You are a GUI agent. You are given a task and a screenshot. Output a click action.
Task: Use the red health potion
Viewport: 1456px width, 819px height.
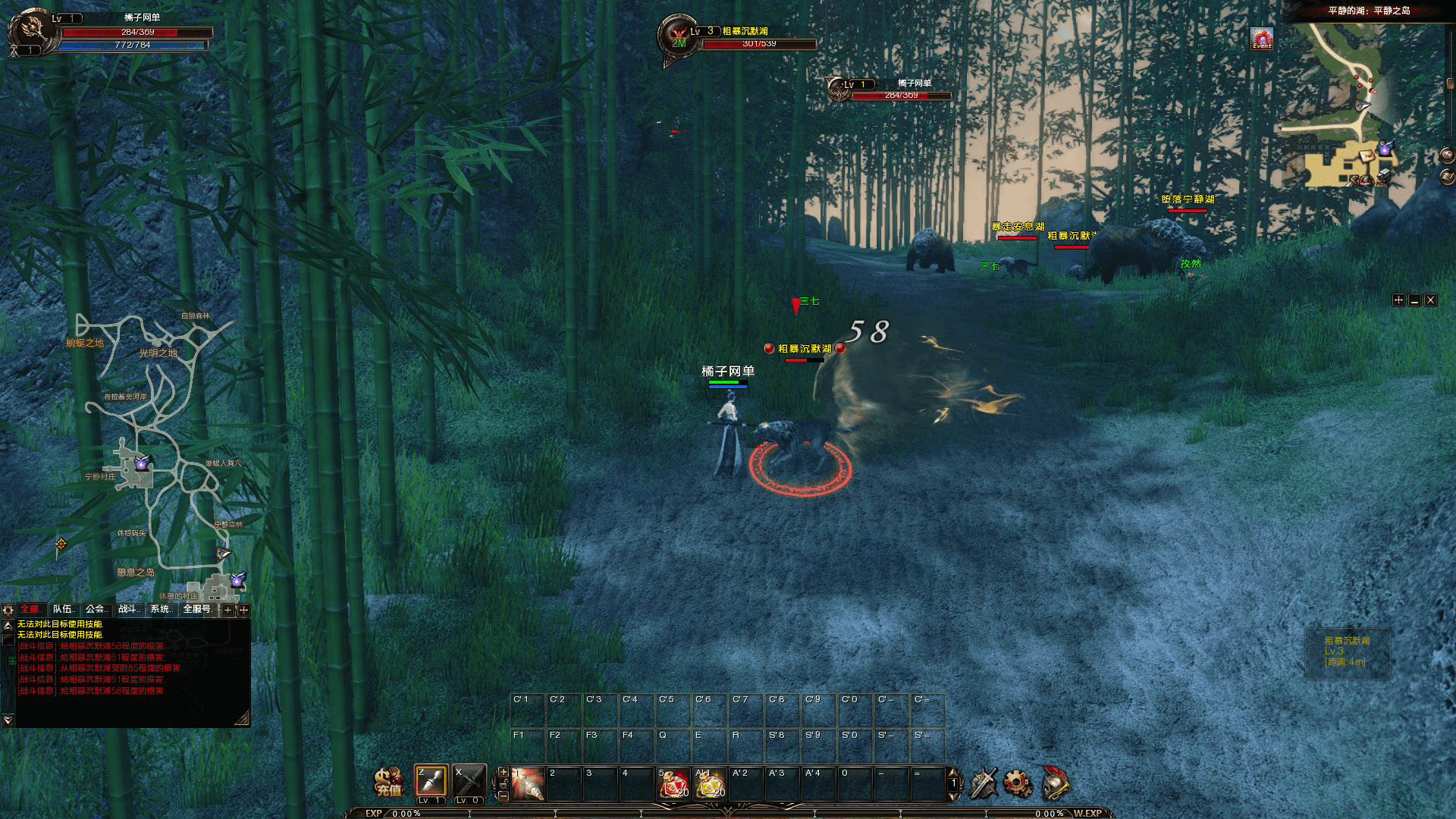point(673,784)
